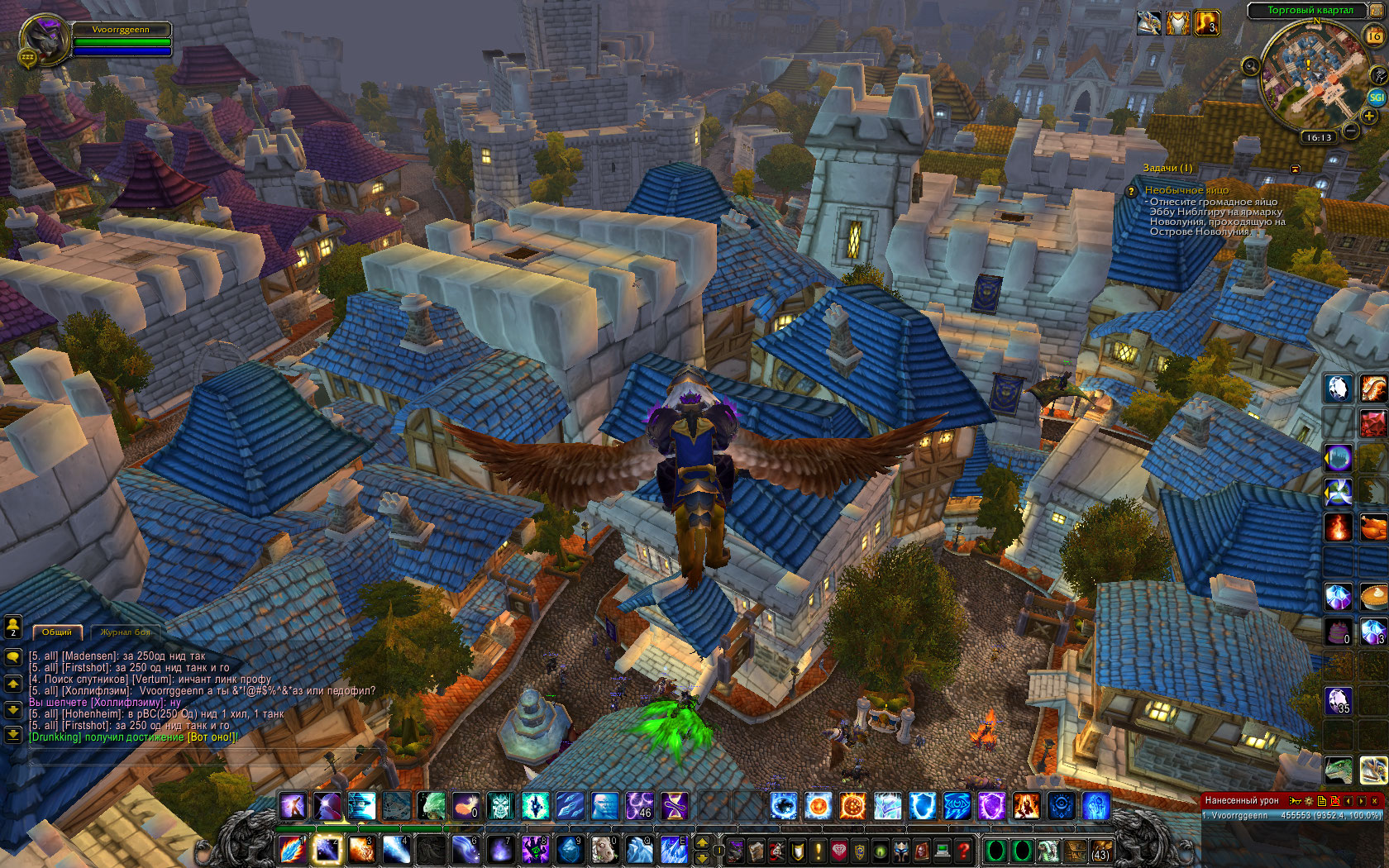Zoom out the minimap with the minus button
The image size is (1389, 868).
[1350, 131]
